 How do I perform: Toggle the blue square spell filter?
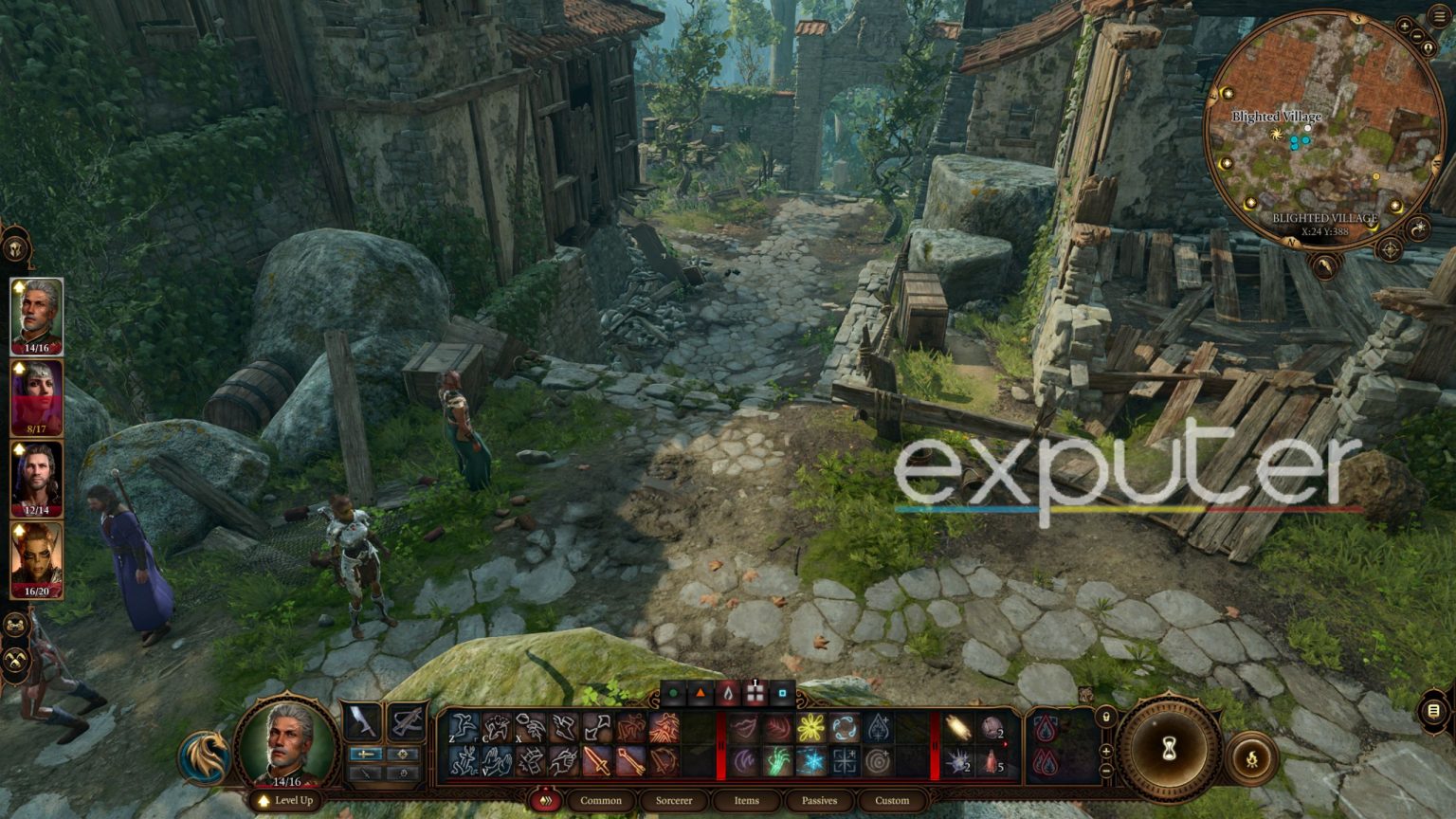[783, 693]
